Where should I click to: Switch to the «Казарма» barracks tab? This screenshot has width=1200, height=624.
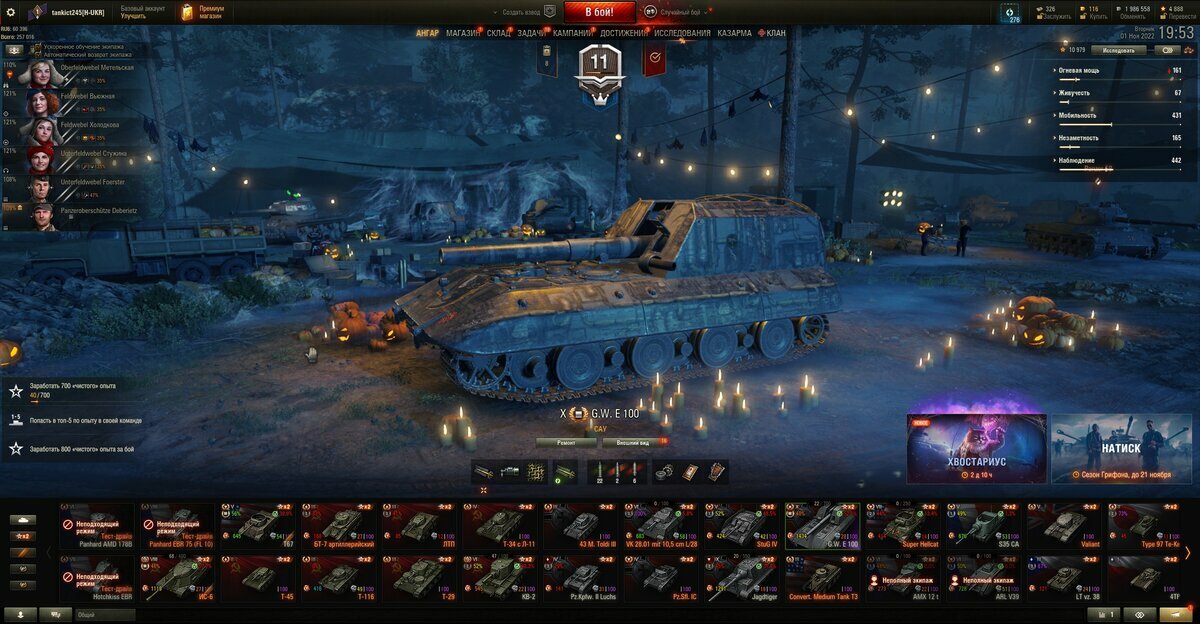[x=734, y=33]
